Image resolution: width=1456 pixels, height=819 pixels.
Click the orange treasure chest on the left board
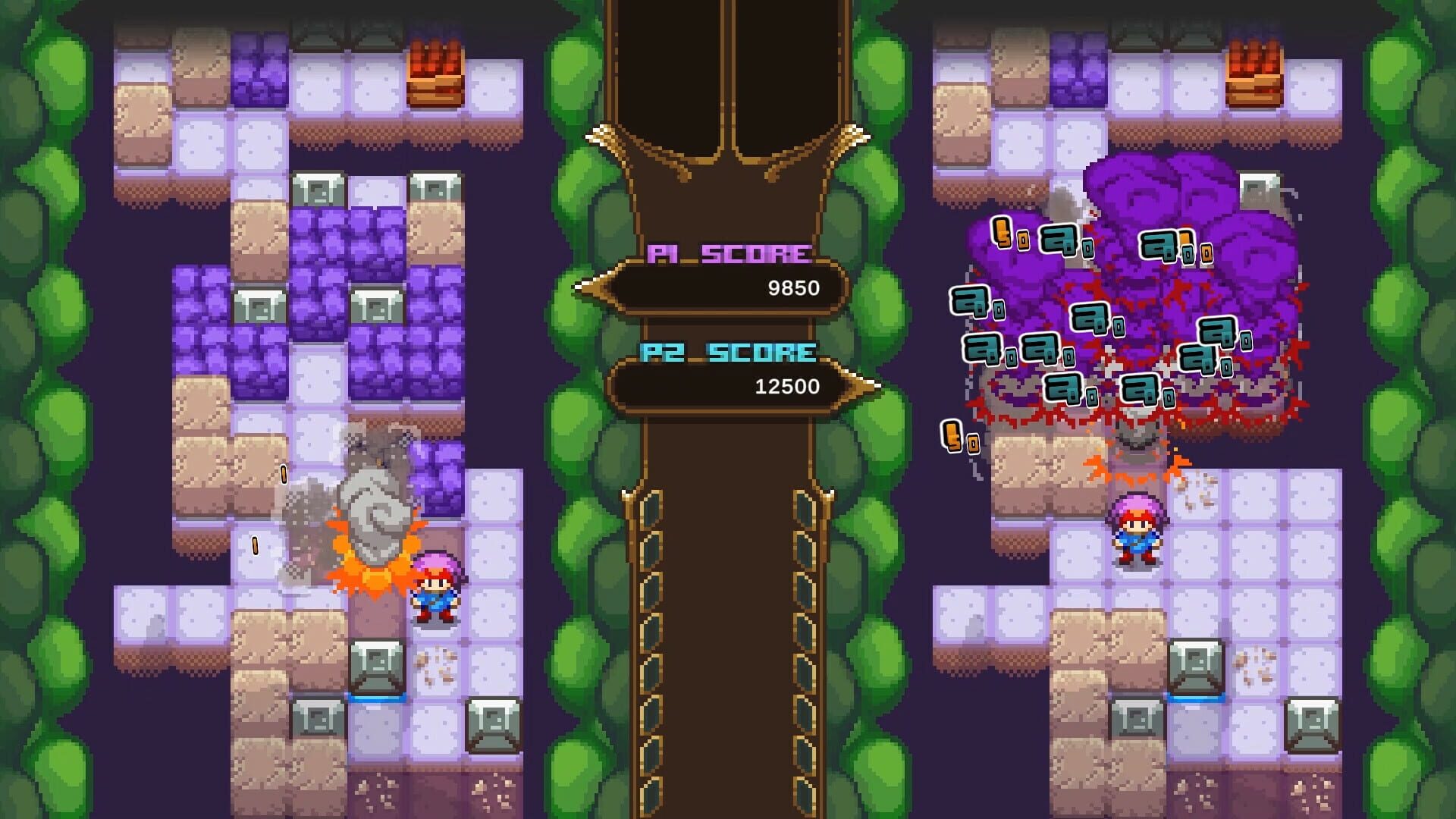pos(436,72)
